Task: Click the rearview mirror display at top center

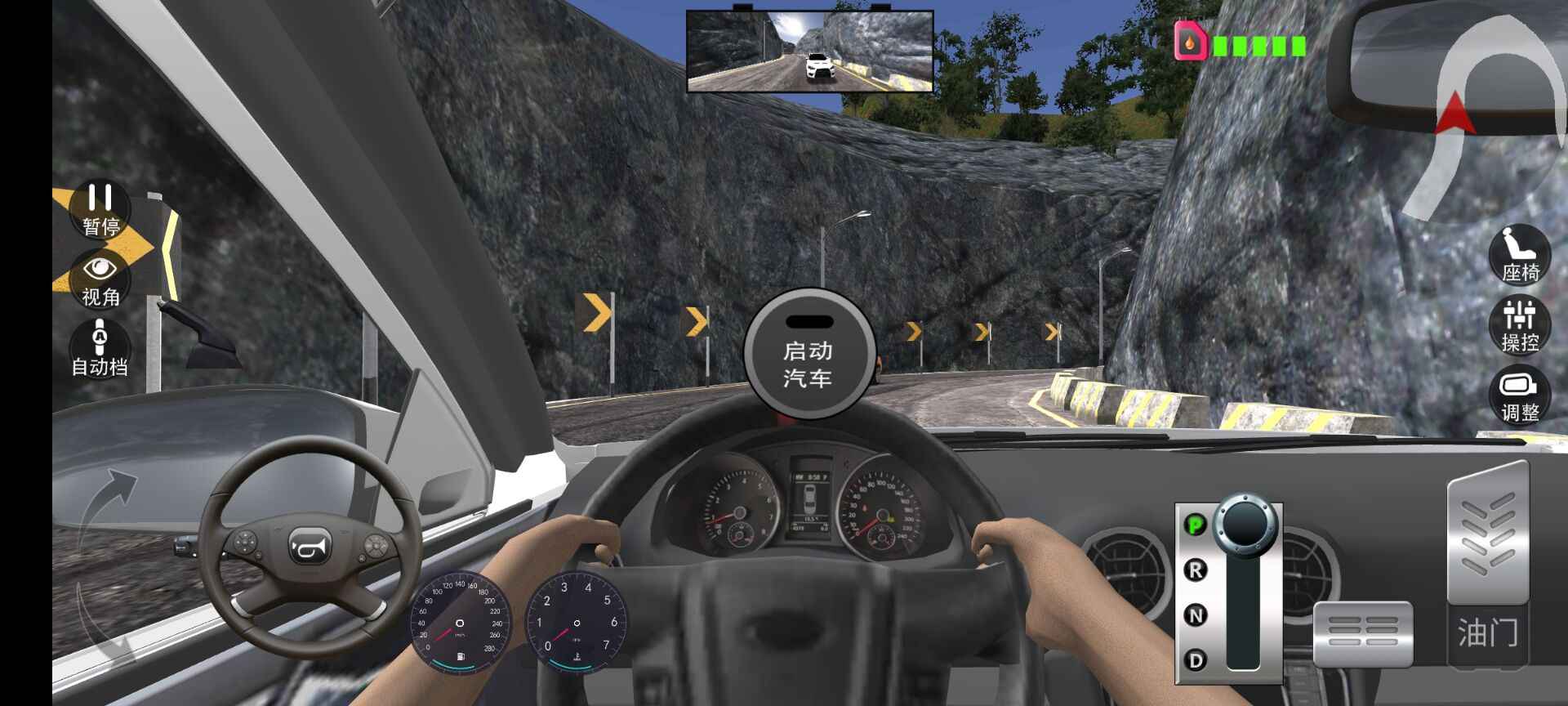Action: point(810,49)
